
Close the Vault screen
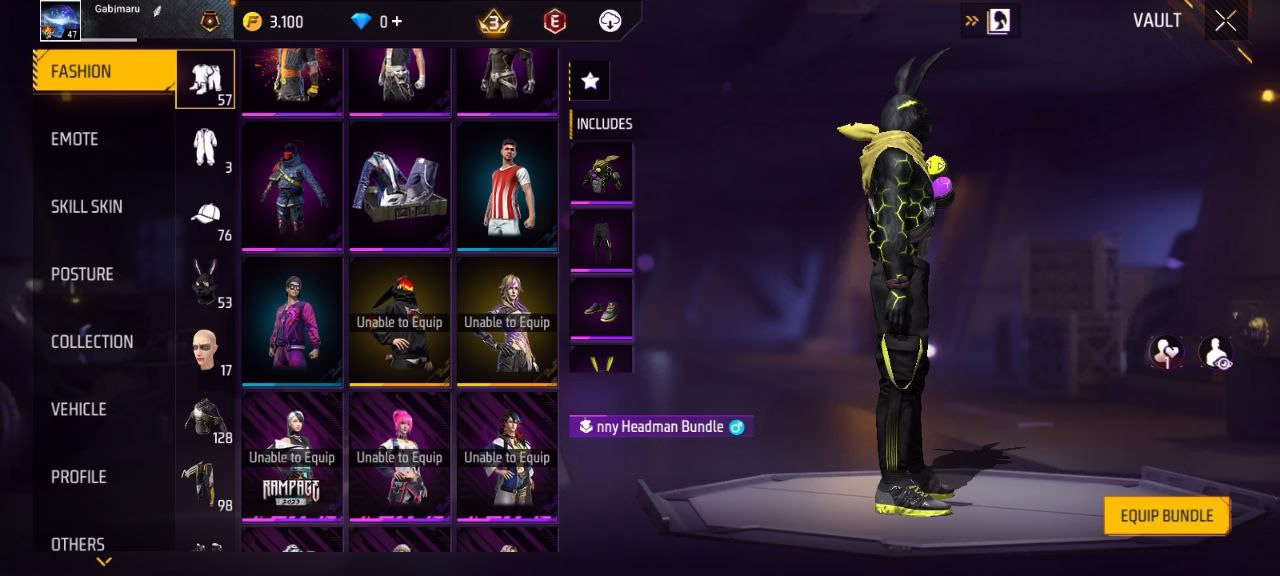tap(1225, 21)
